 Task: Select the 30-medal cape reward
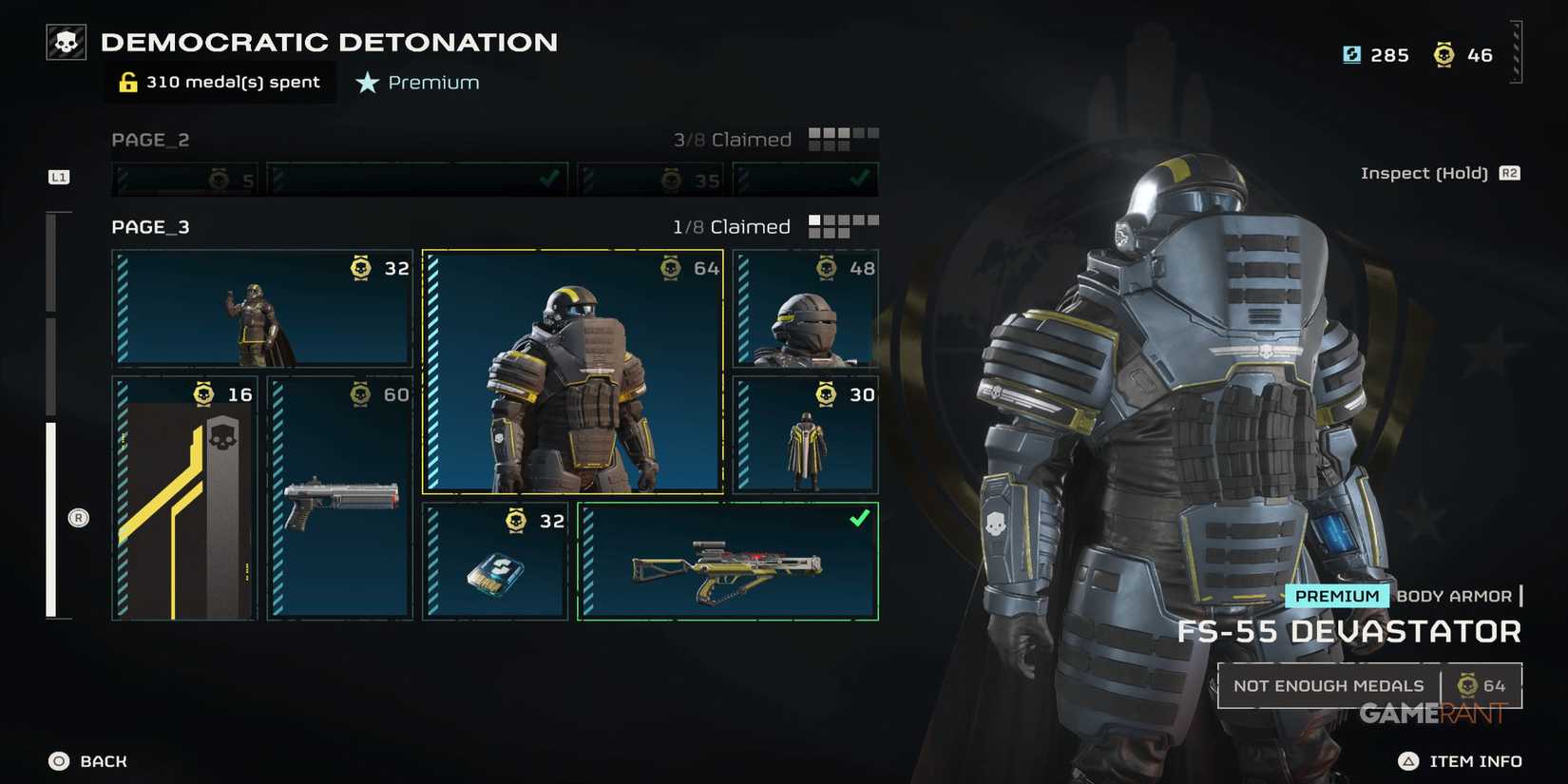[x=804, y=435]
